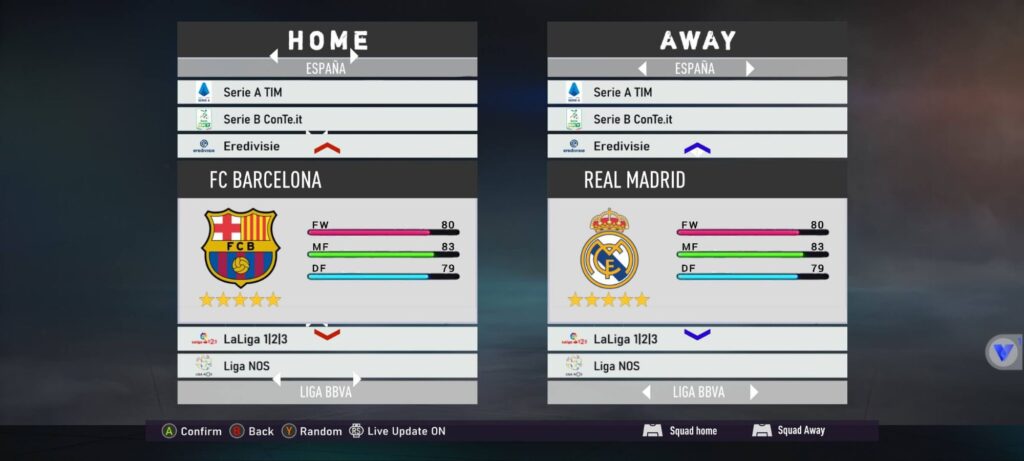Pick Eredivisie in the Away league list
This screenshot has height=461, width=1024.
click(697, 146)
